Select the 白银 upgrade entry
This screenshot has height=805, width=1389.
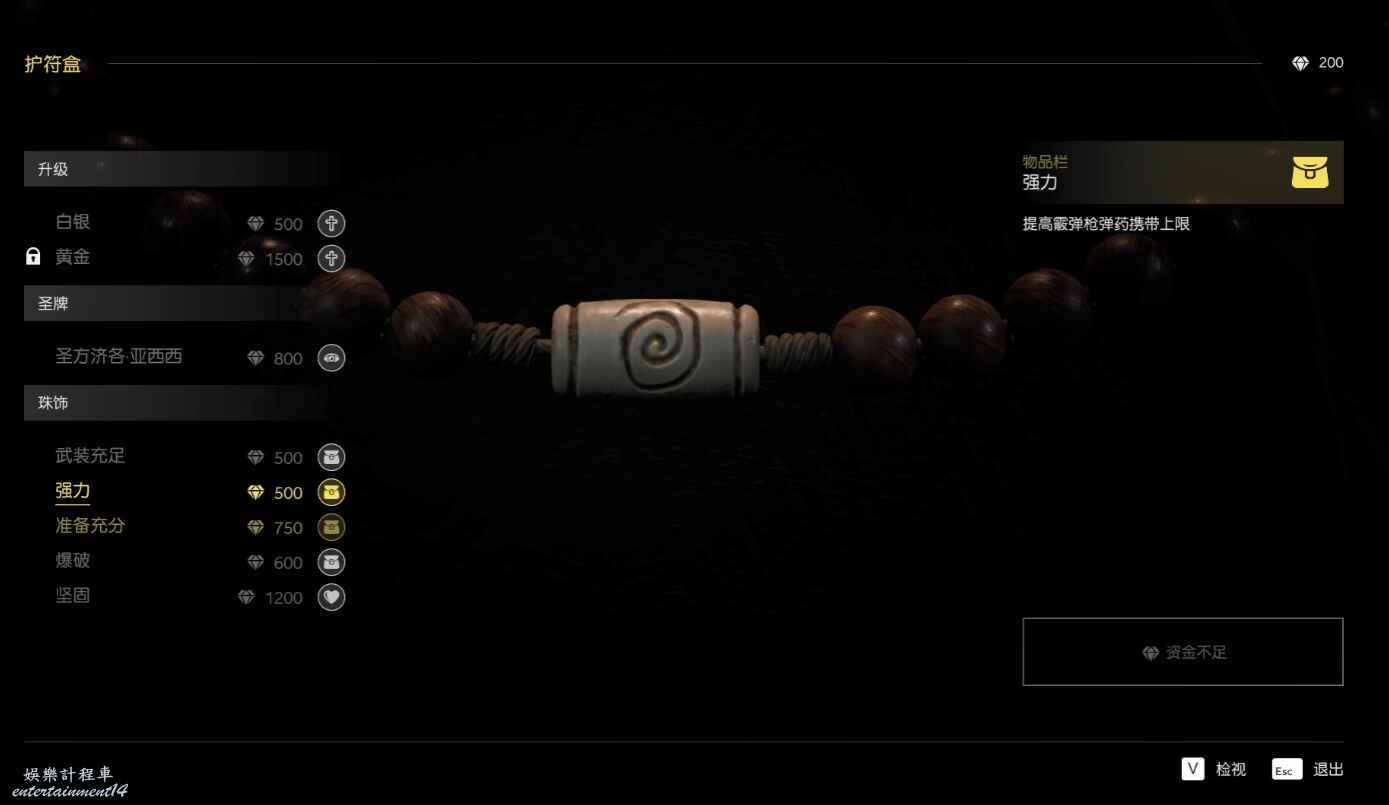73,222
